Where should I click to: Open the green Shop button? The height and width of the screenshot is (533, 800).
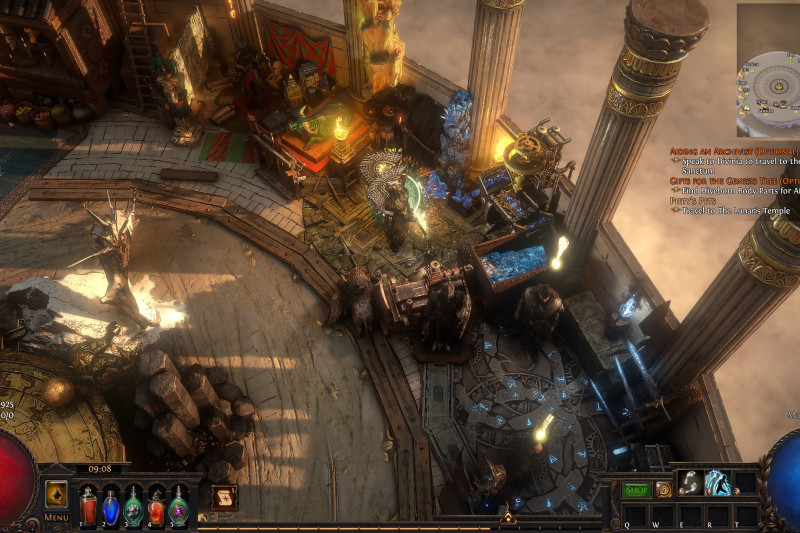(x=636, y=490)
